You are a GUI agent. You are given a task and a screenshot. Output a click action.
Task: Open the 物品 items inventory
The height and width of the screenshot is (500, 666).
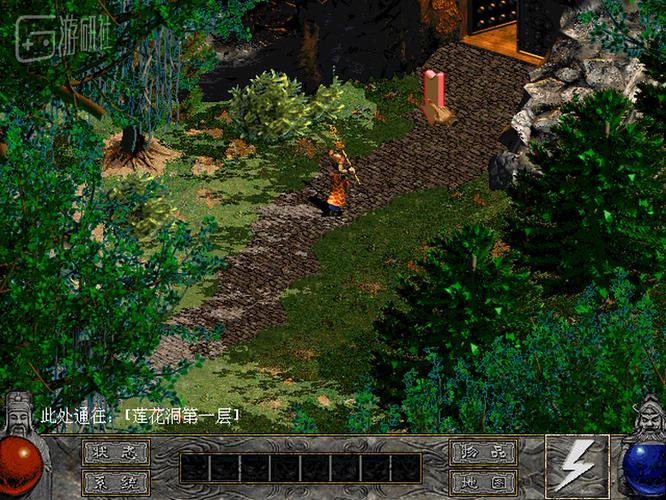tap(483, 453)
